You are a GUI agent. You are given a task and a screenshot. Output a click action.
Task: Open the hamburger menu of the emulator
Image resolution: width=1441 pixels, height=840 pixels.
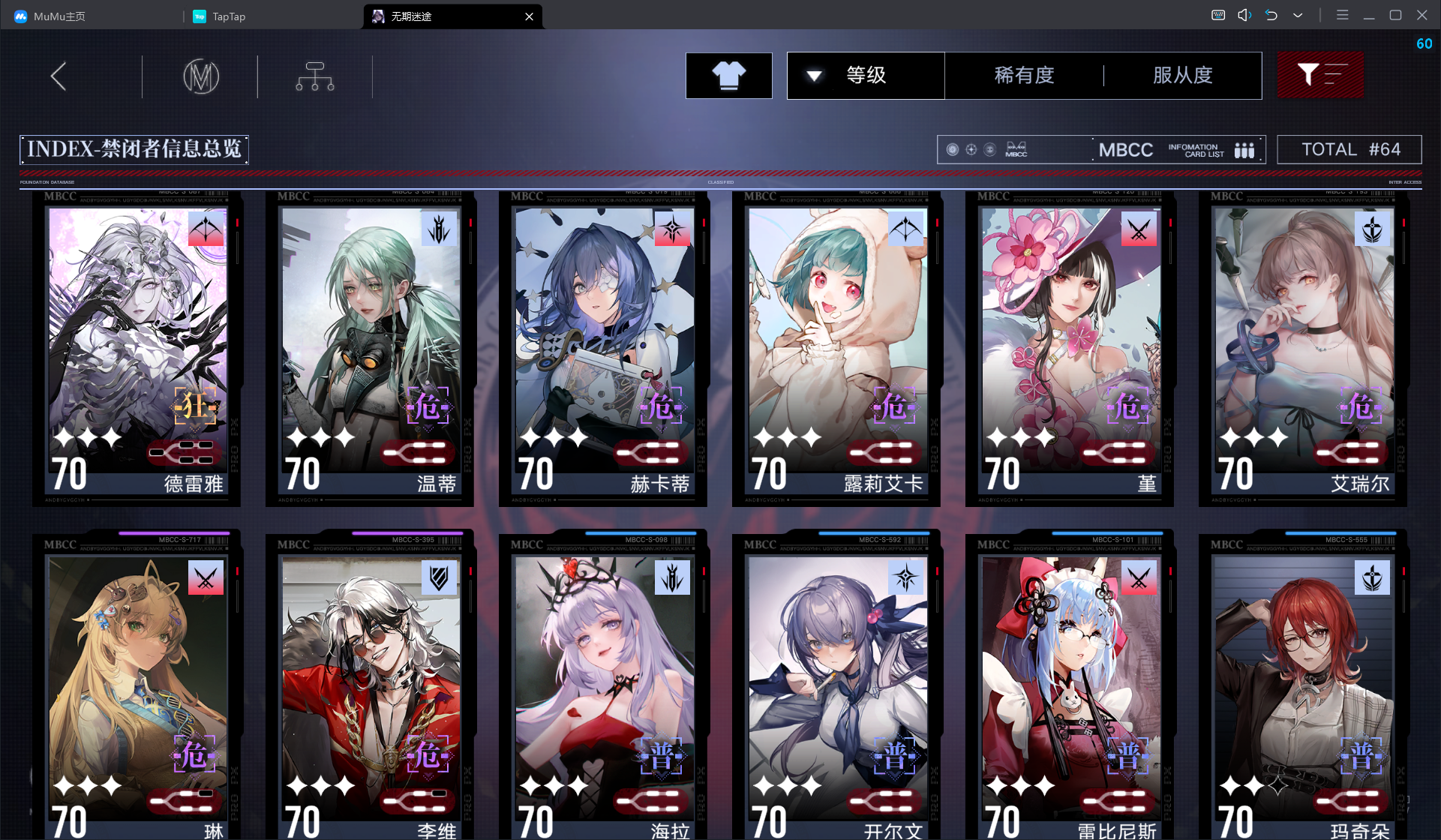click(1343, 15)
